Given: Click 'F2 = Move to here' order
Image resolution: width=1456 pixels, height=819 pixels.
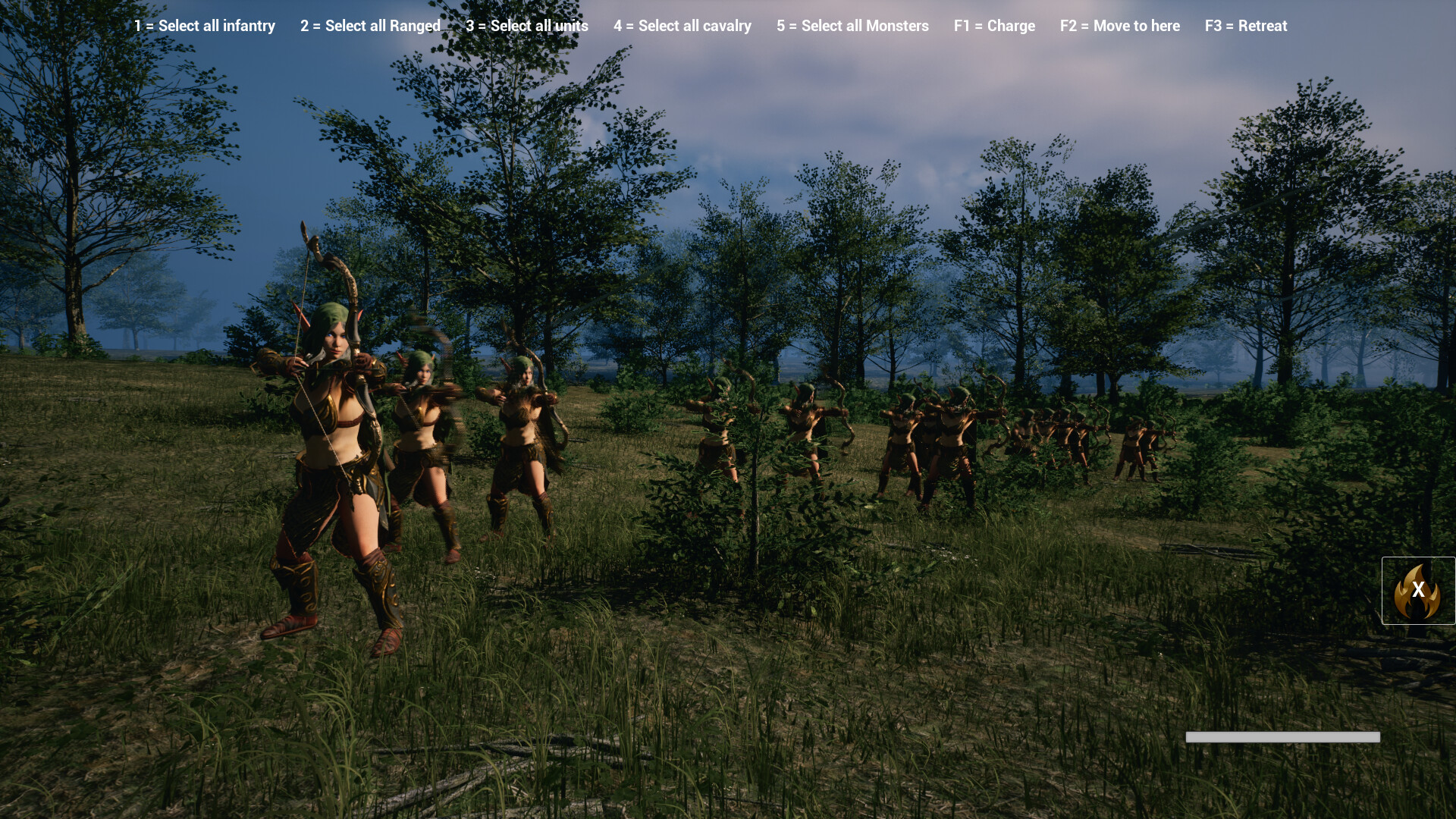Looking at the screenshot, I should (x=1120, y=26).
